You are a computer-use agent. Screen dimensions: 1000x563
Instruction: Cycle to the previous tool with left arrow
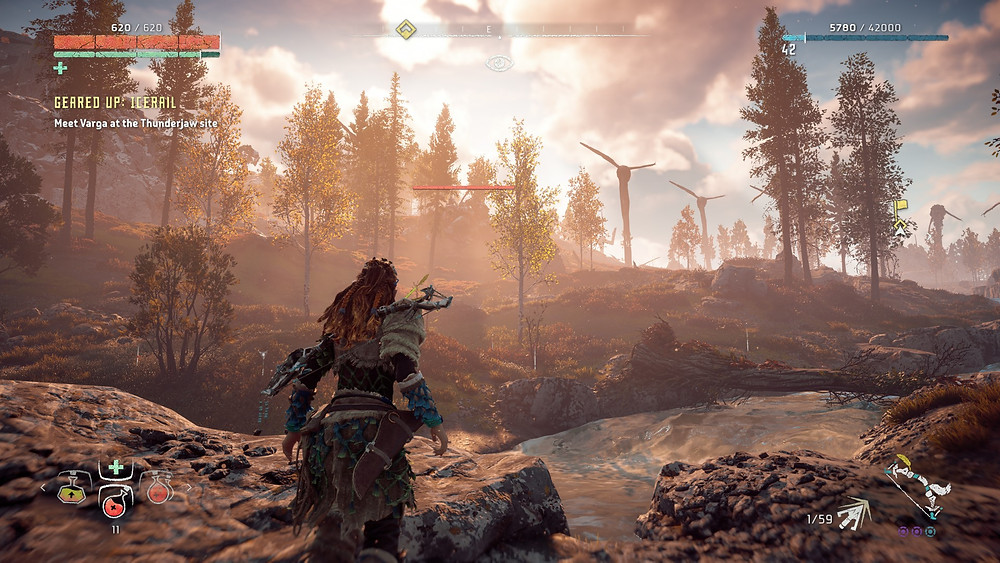pyautogui.click(x=42, y=488)
